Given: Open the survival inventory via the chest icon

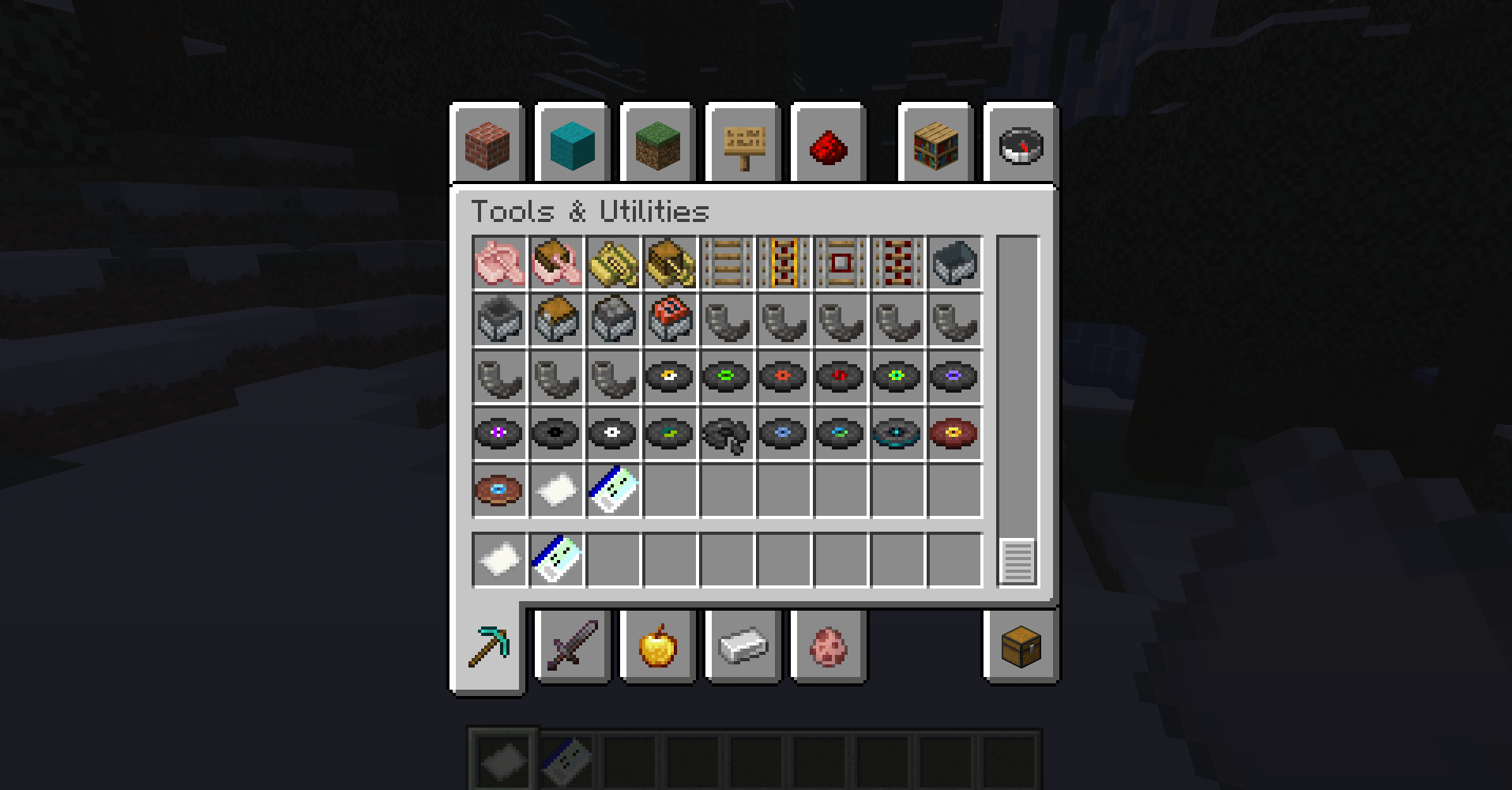Looking at the screenshot, I should click(1019, 648).
